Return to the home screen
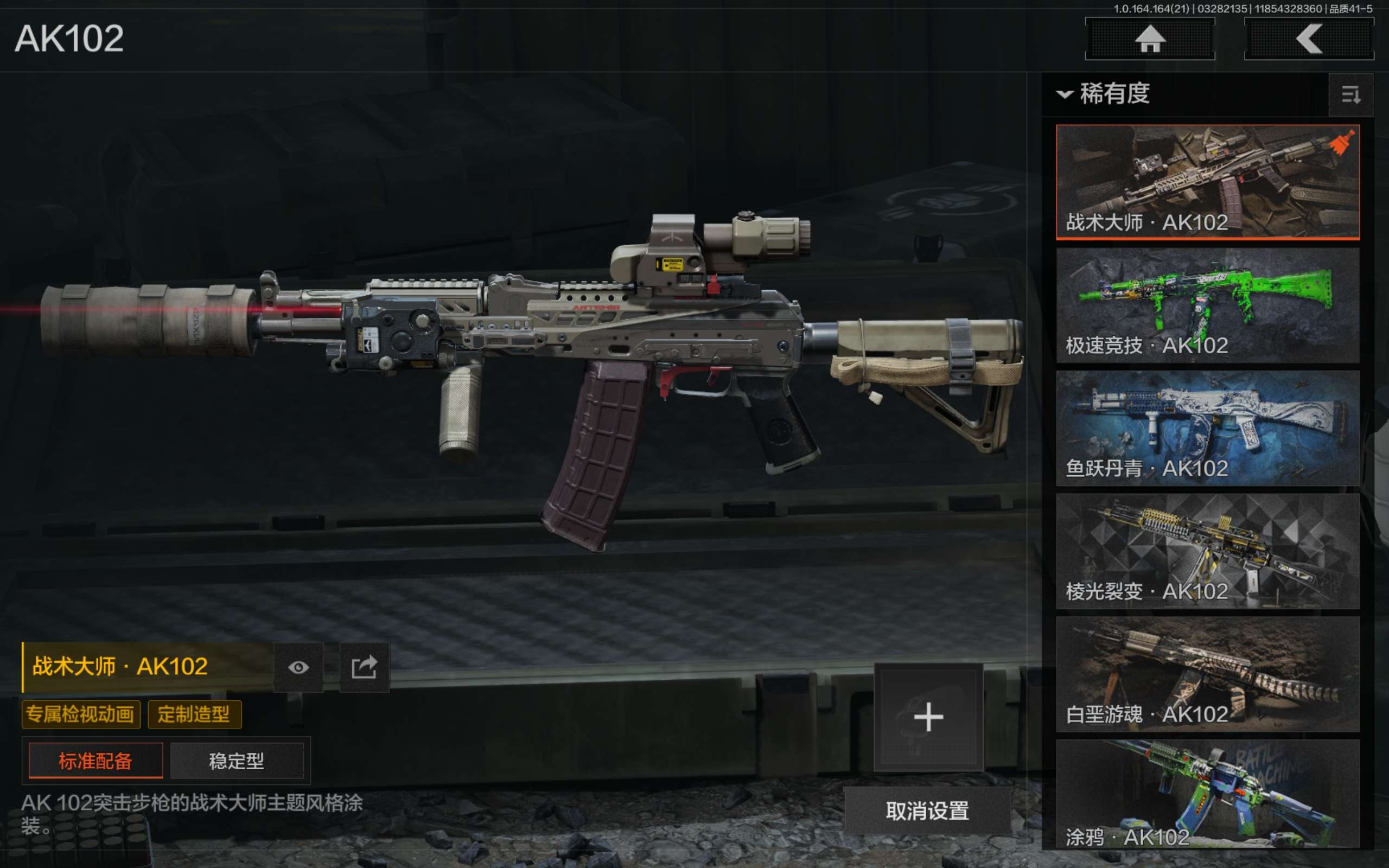The width and height of the screenshot is (1389, 868). click(1150, 39)
